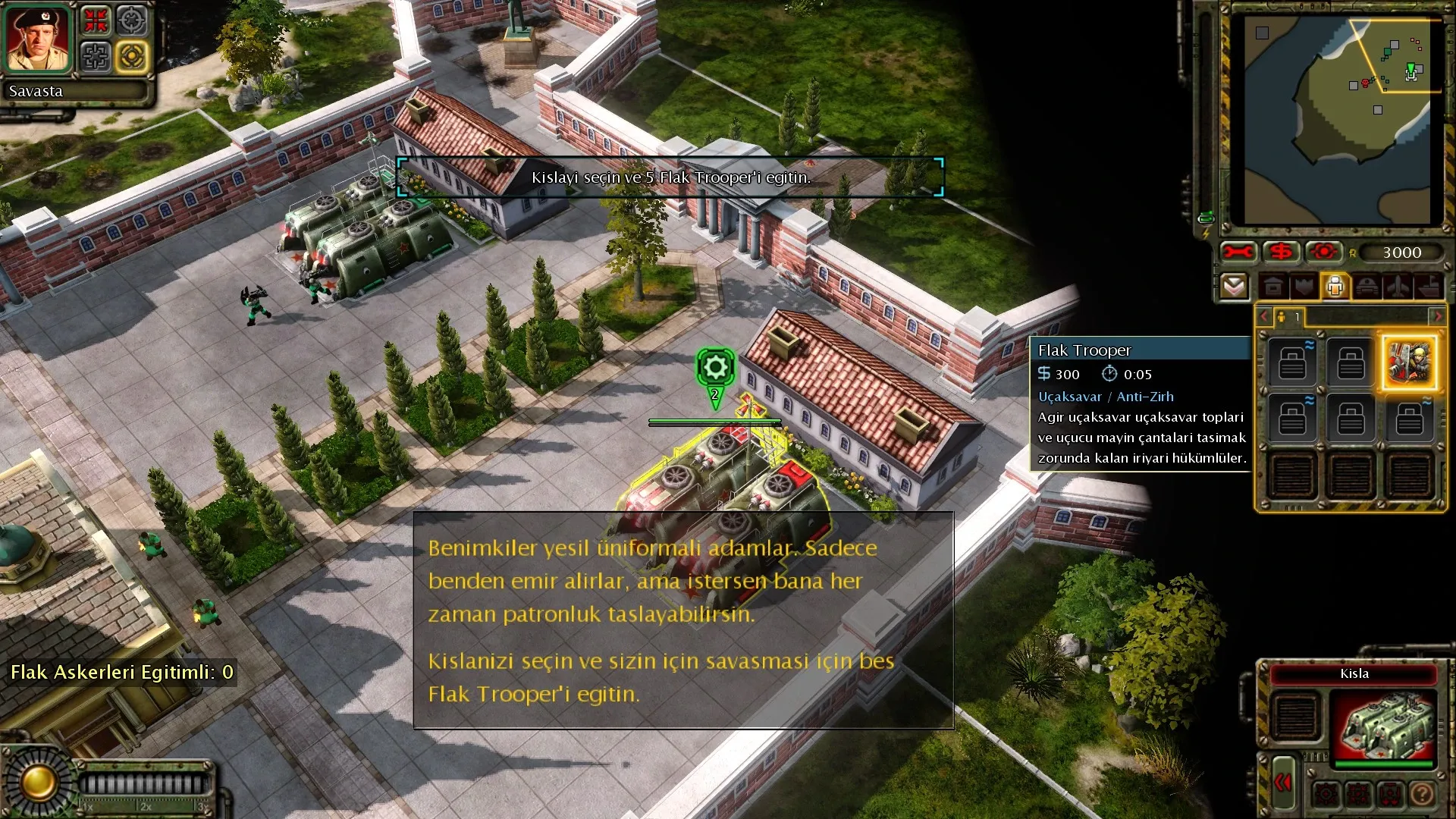Click the co-commander portrait
The image size is (1456, 819).
(x=37, y=38)
